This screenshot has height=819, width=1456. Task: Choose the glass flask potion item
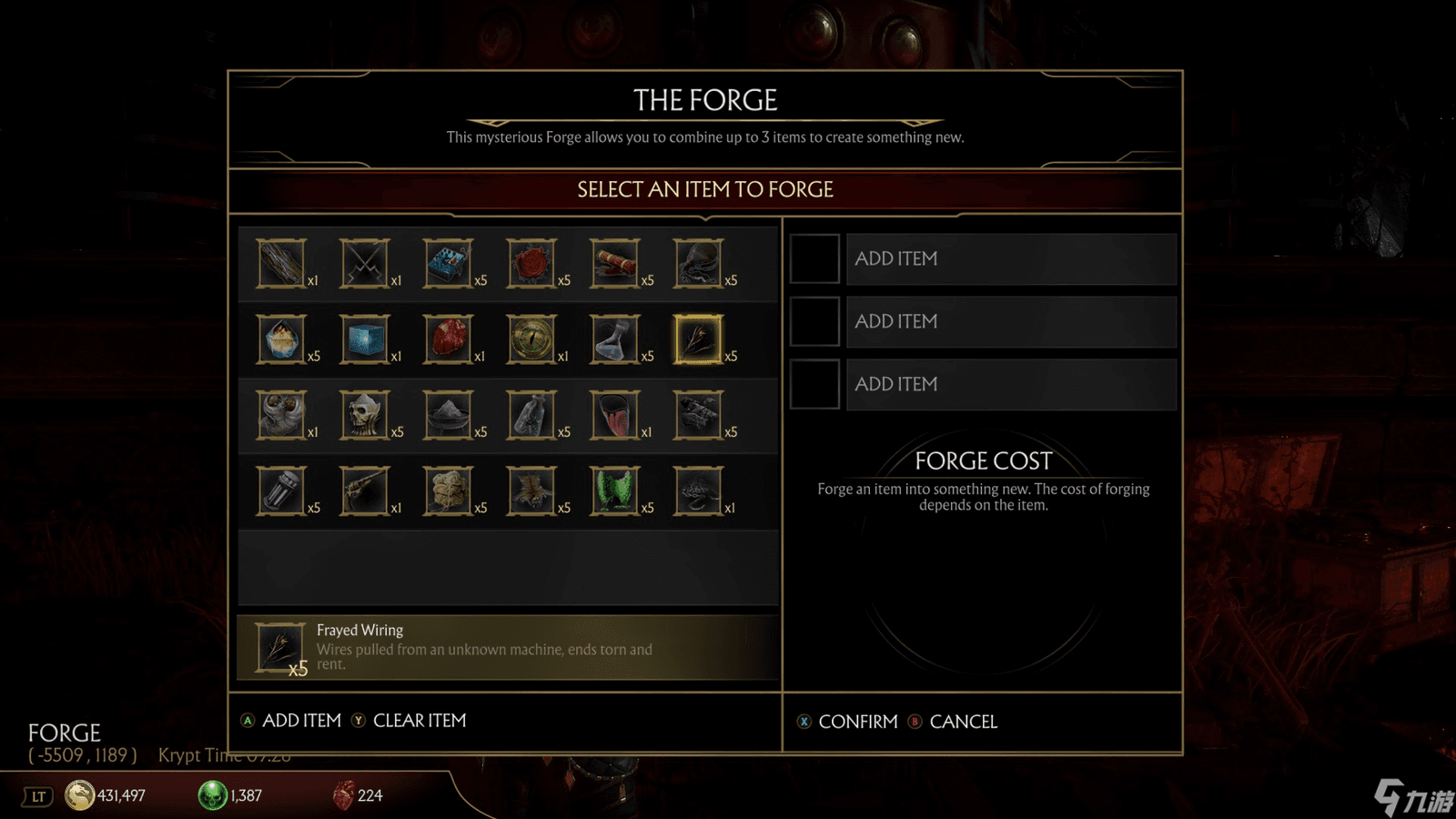click(x=615, y=339)
